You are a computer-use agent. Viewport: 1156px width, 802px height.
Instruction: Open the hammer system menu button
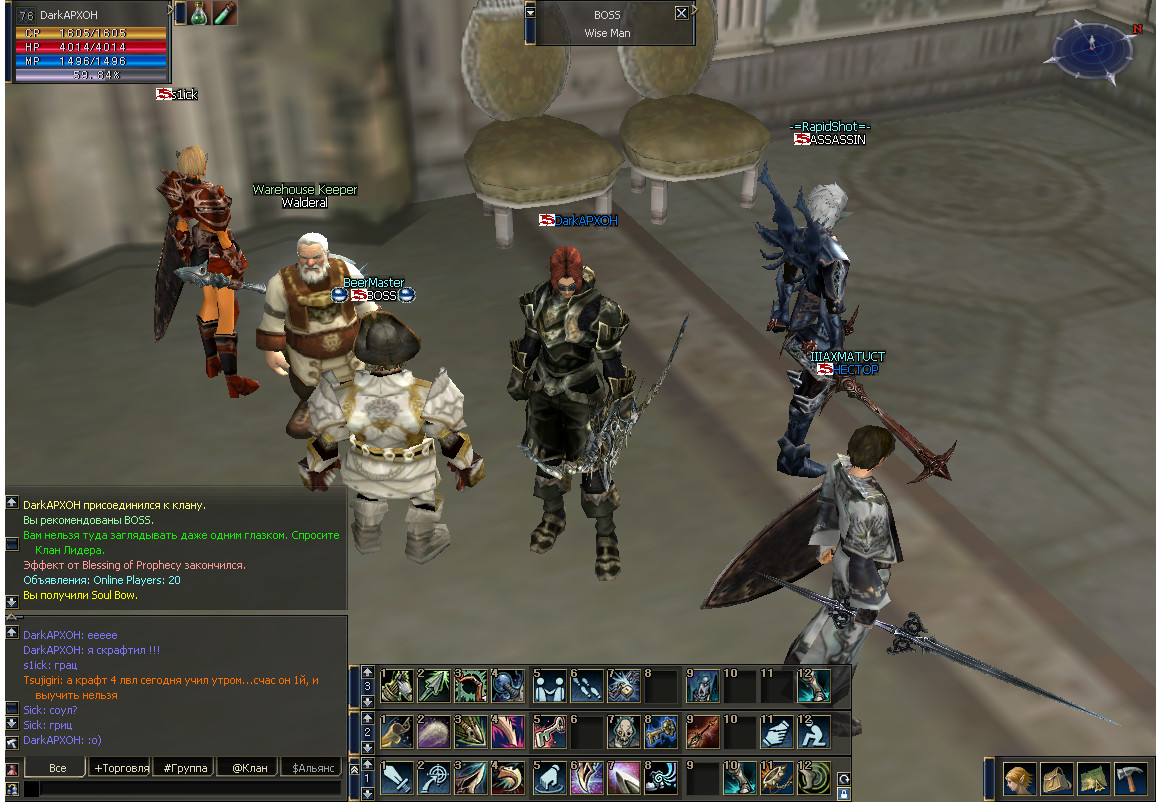point(1130,778)
